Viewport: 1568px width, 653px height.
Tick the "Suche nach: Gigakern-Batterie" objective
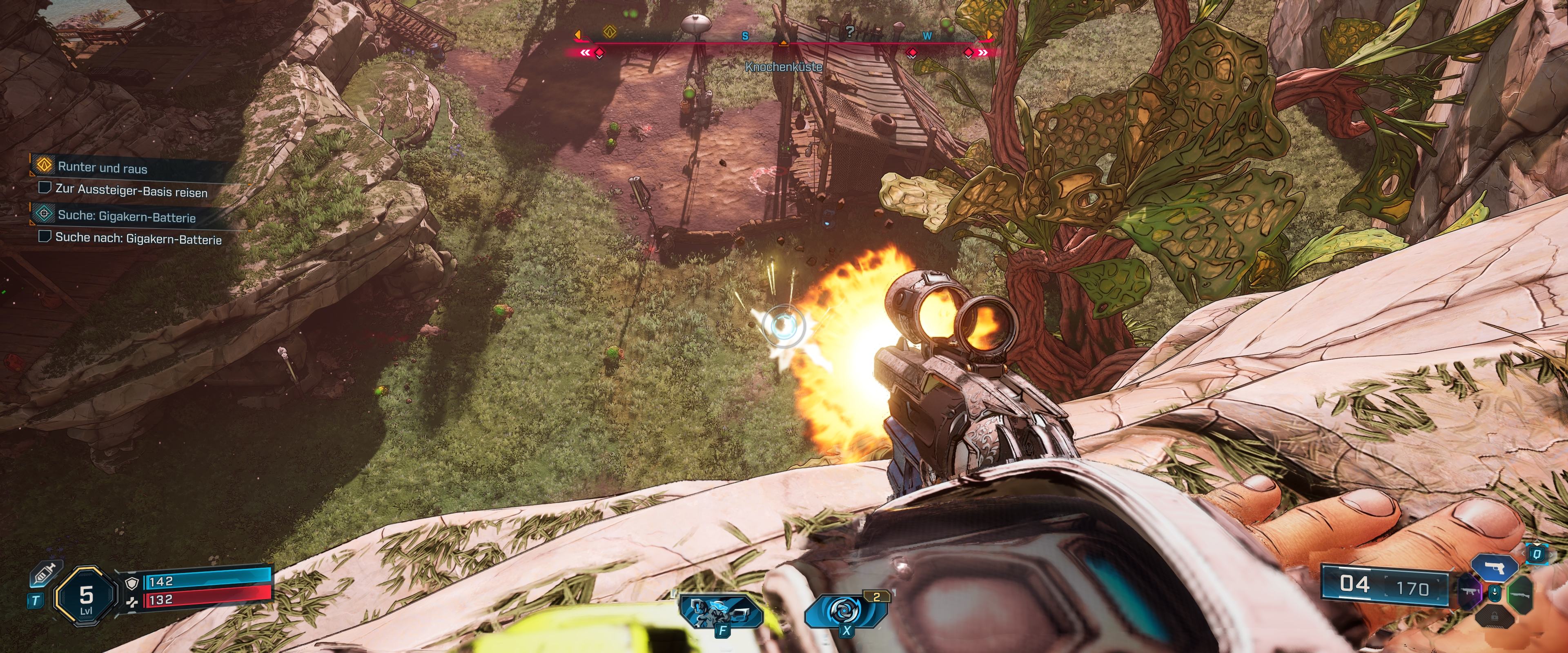[45, 236]
